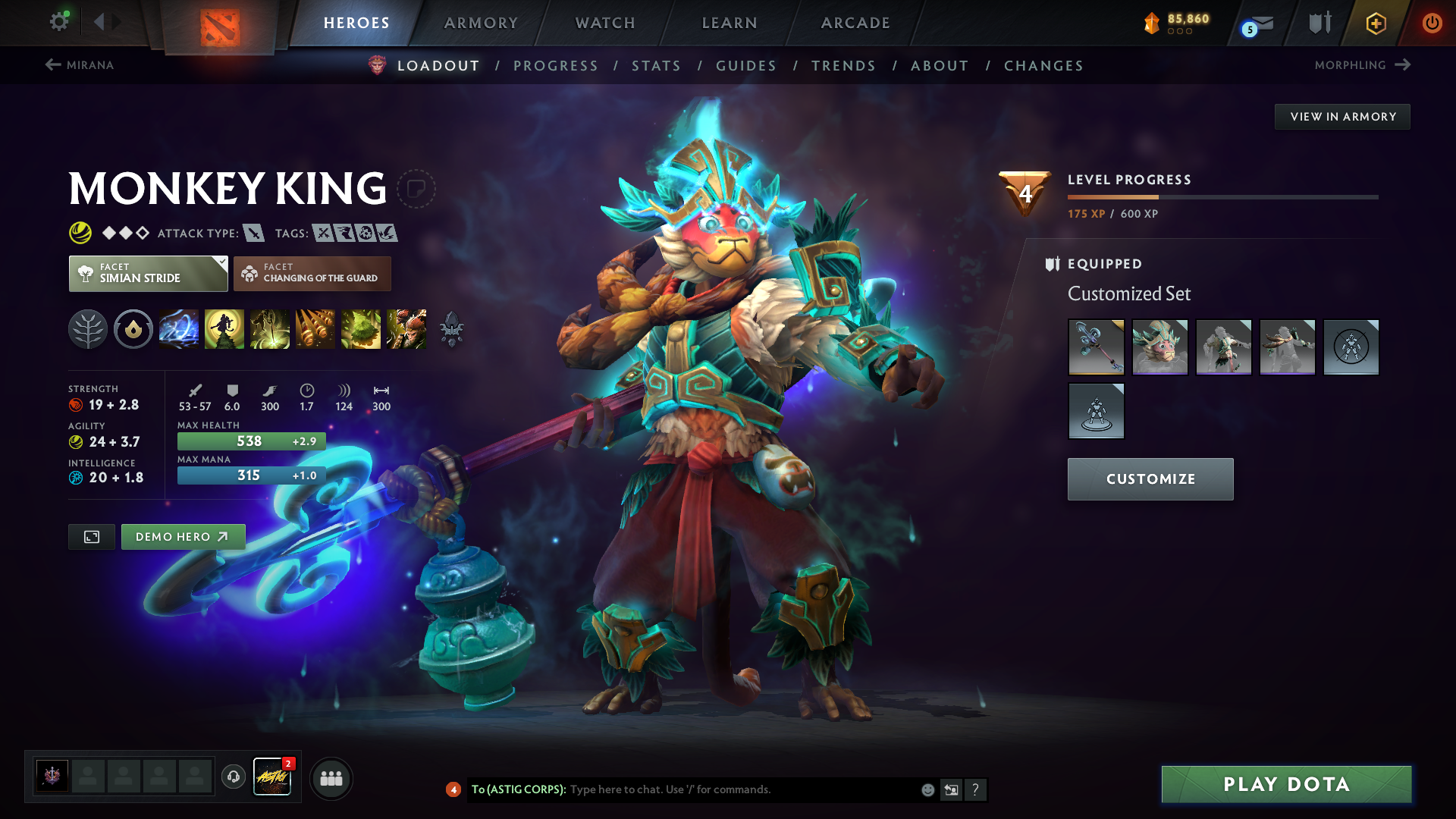Switch to the Trends section
1456x819 pixels.
pyautogui.click(x=843, y=66)
